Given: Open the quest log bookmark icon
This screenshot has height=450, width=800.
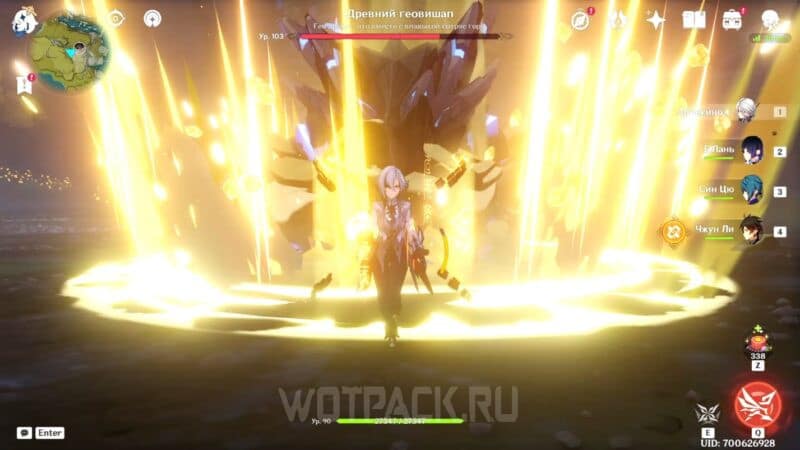Looking at the screenshot, I should (24, 85).
